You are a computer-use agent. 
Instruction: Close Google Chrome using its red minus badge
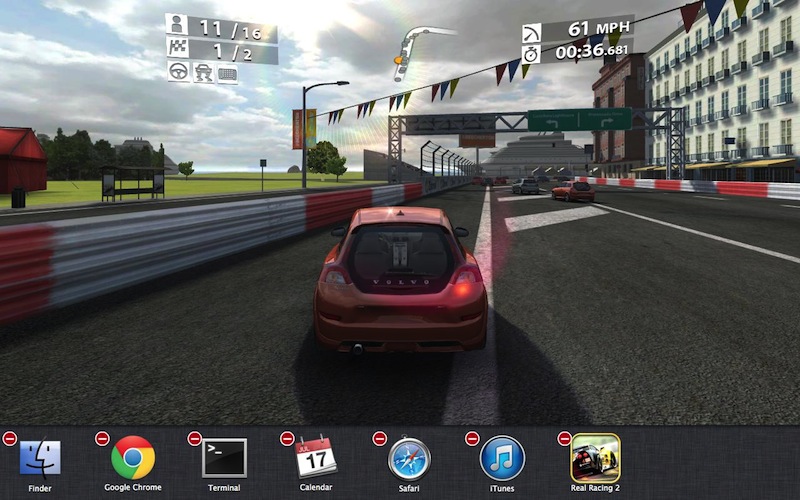coord(102,438)
